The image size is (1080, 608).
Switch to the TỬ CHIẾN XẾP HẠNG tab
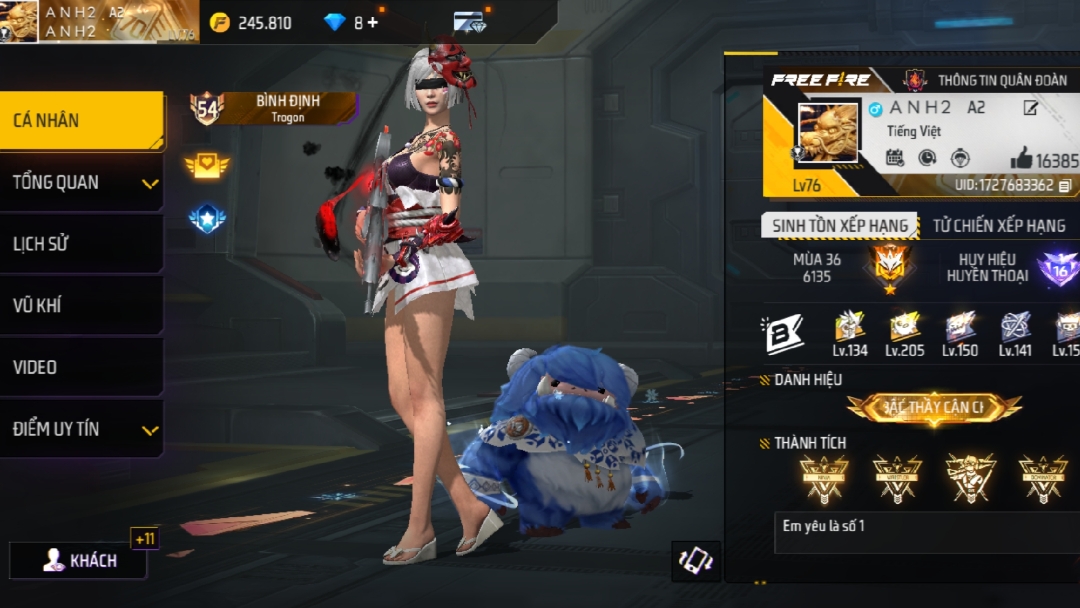pyautogui.click(x=998, y=225)
